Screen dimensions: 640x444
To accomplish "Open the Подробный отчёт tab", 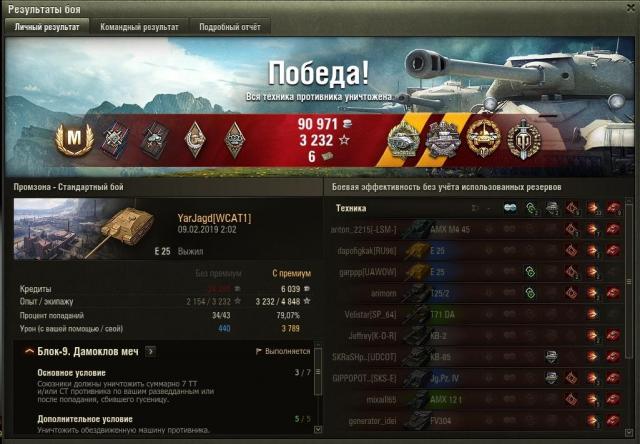I will (228, 27).
